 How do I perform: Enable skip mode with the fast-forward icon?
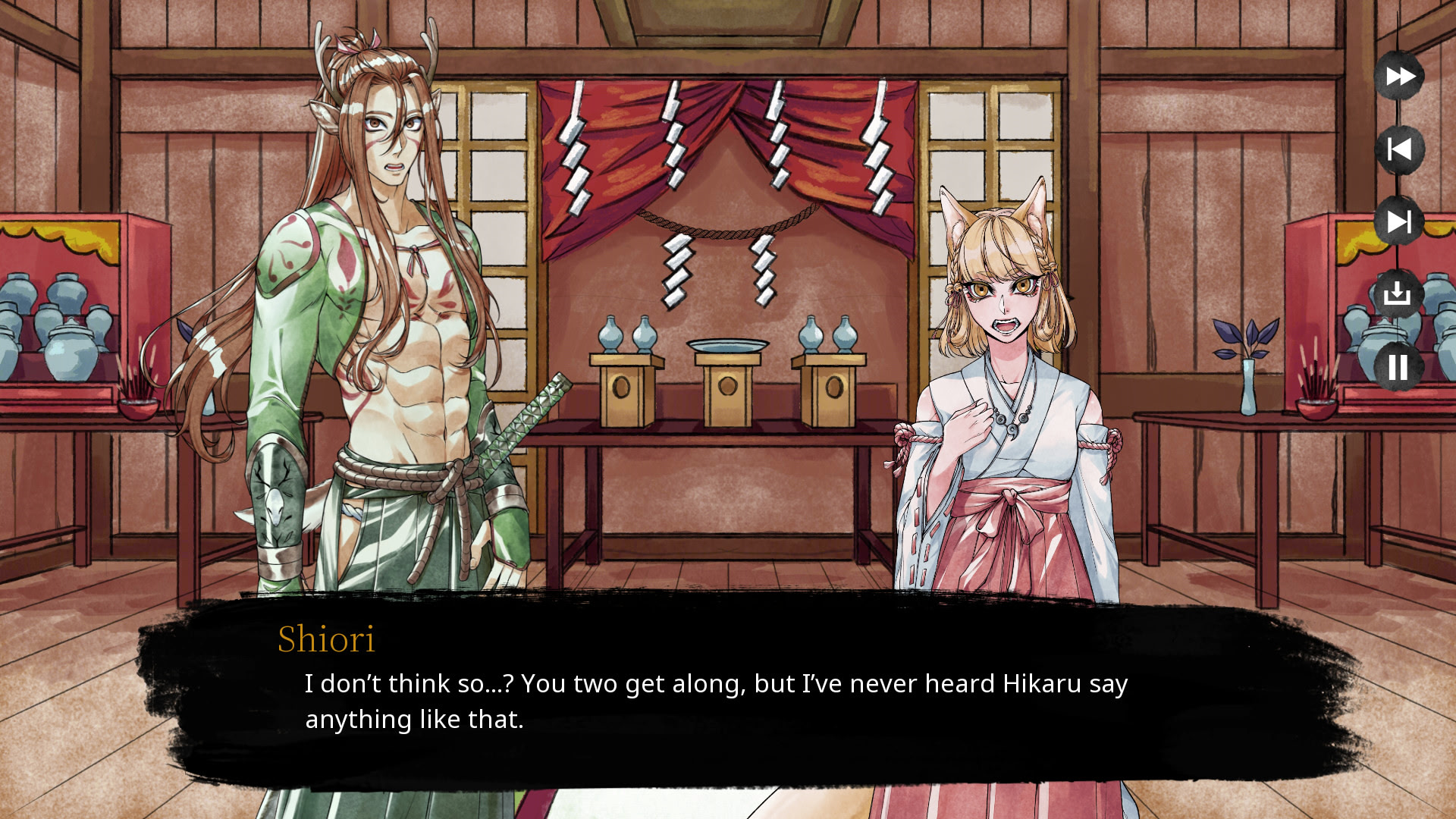click(x=1399, y=76)
